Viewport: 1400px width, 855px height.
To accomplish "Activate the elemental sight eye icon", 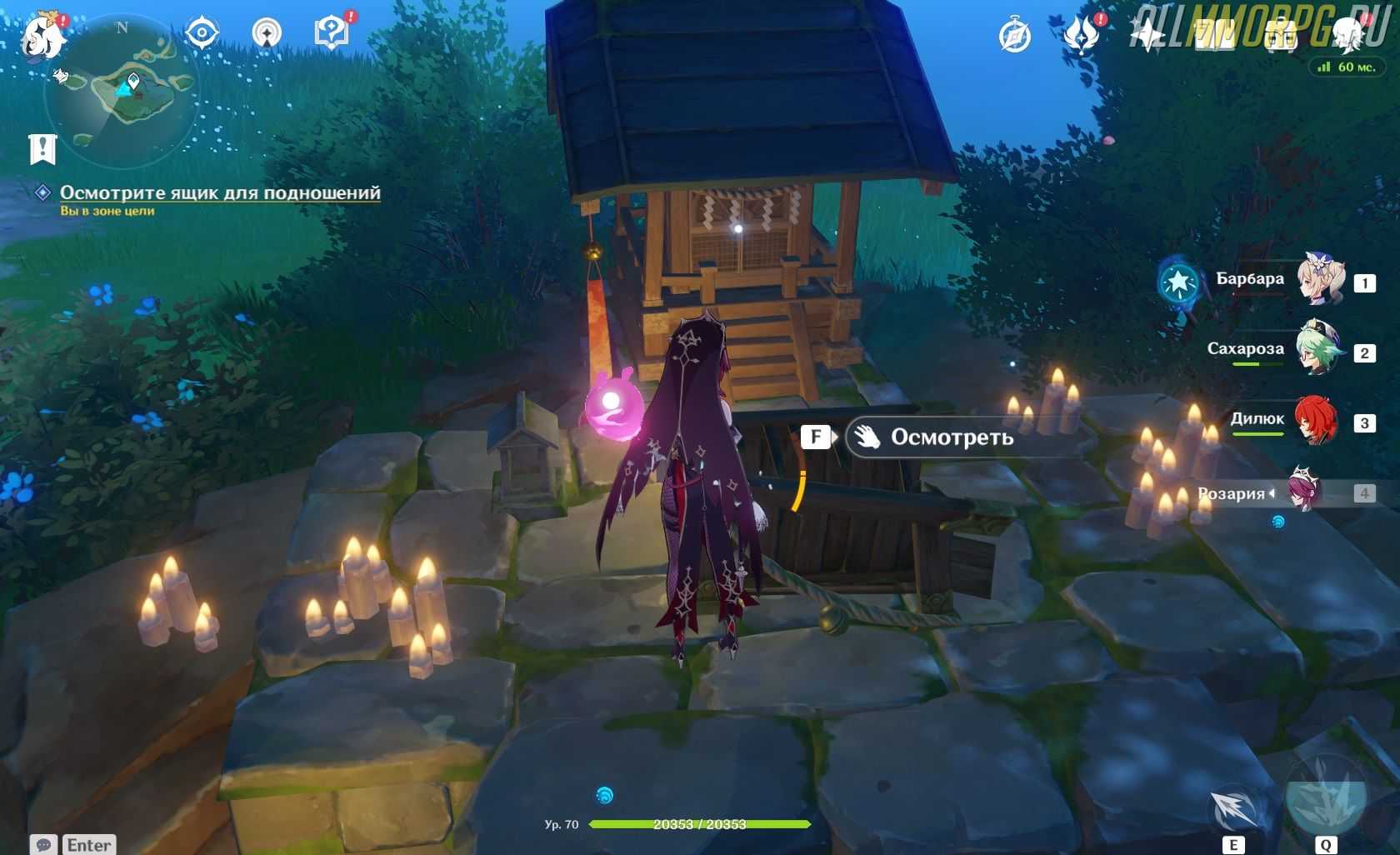I will [x=202, y=33].
